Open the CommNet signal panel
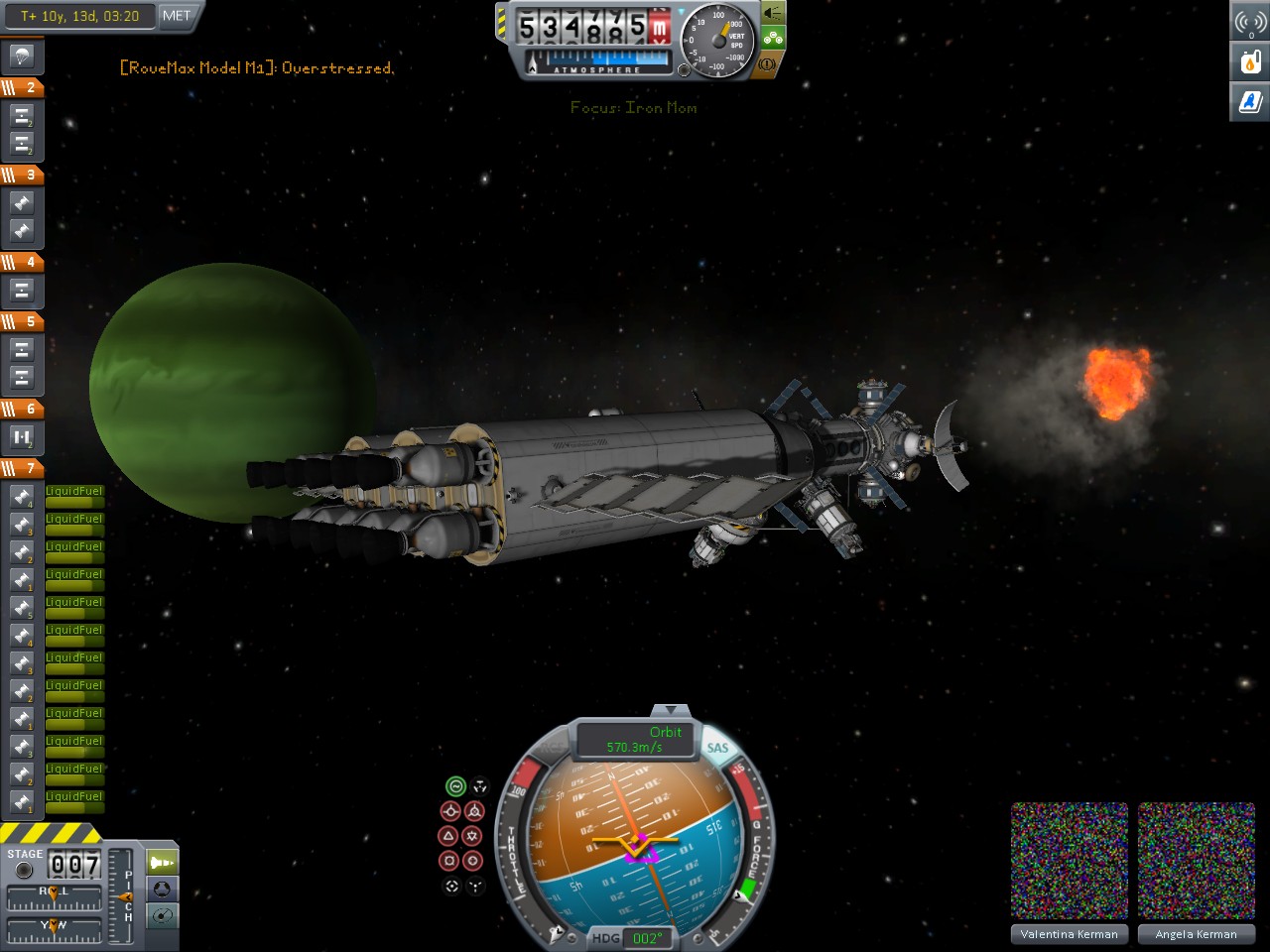The width and height of the screenshot is (1270, 952). click(x=1250, y=22)
